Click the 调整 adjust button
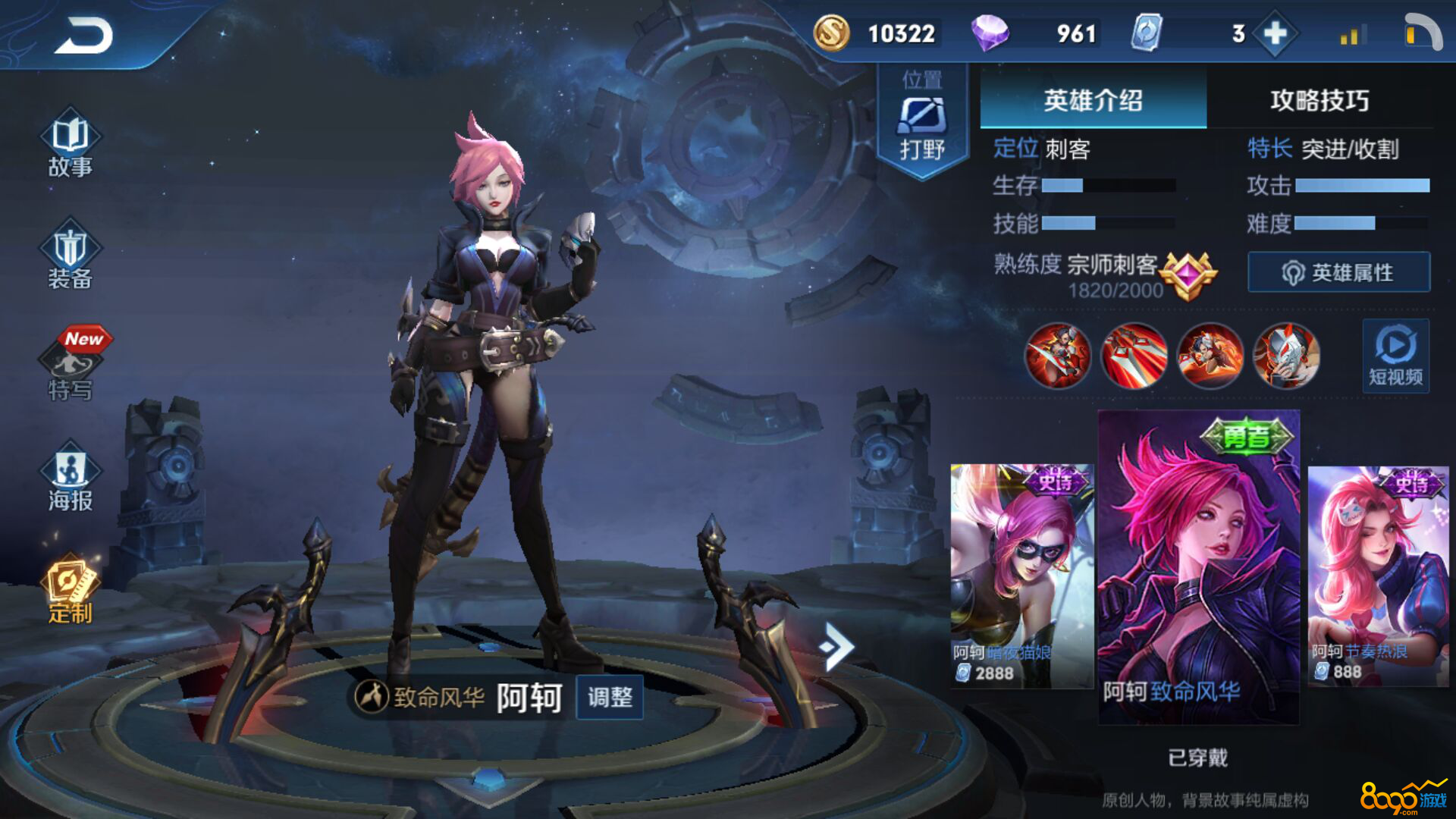Viewport: 1456px width, 819px height. point(610,697)
